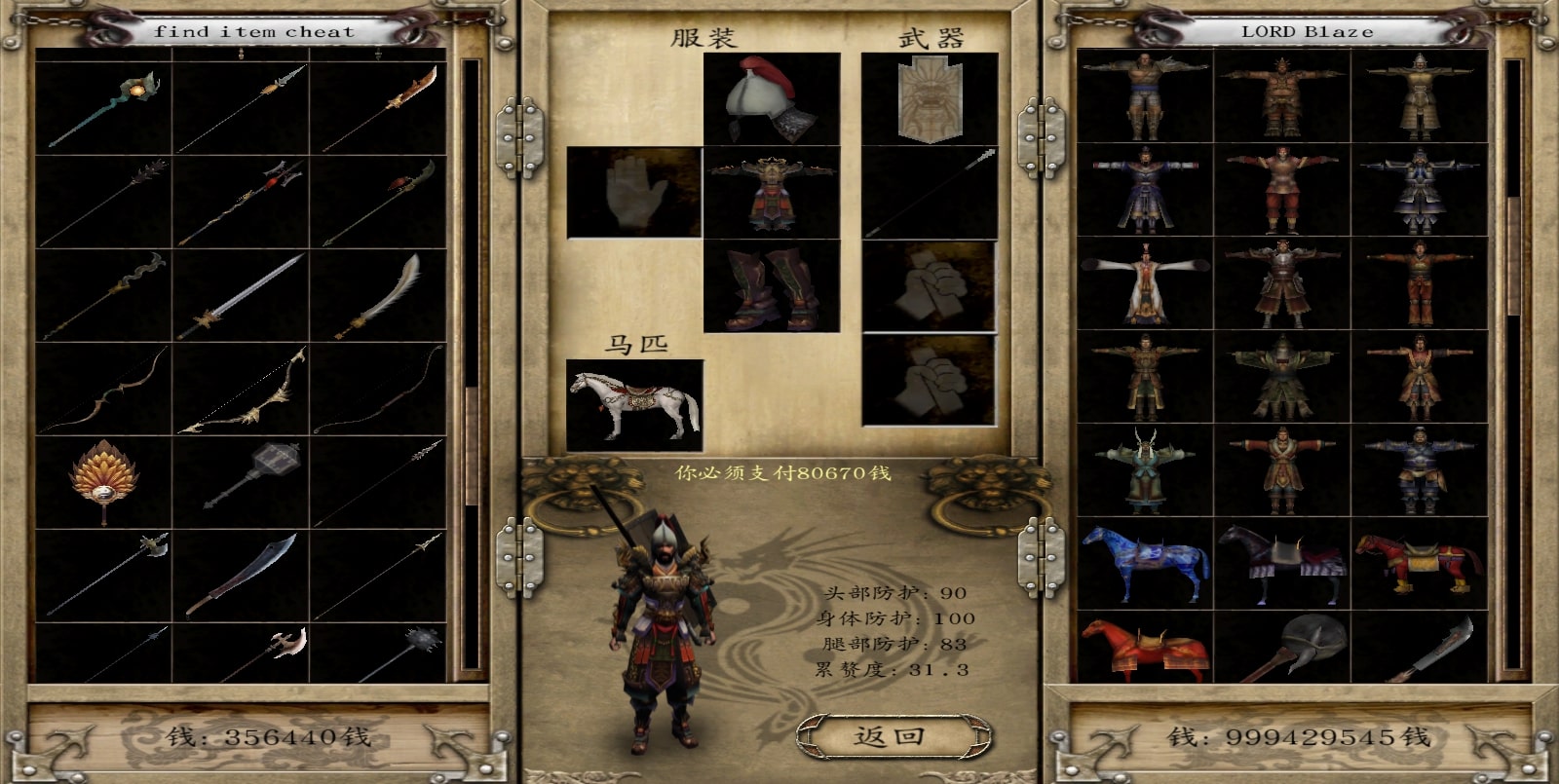The image size is (1559, 784).
Task: Select the horned helmet armor in inventory
Action: coord(1145,470)
